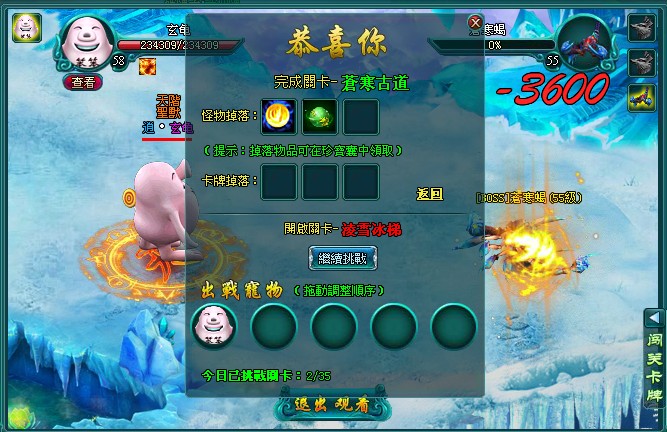Select the highlighted scorpion enemy card
Image resolution: width=667 pixels, height=432 pixels.
[x=641, y=96]
